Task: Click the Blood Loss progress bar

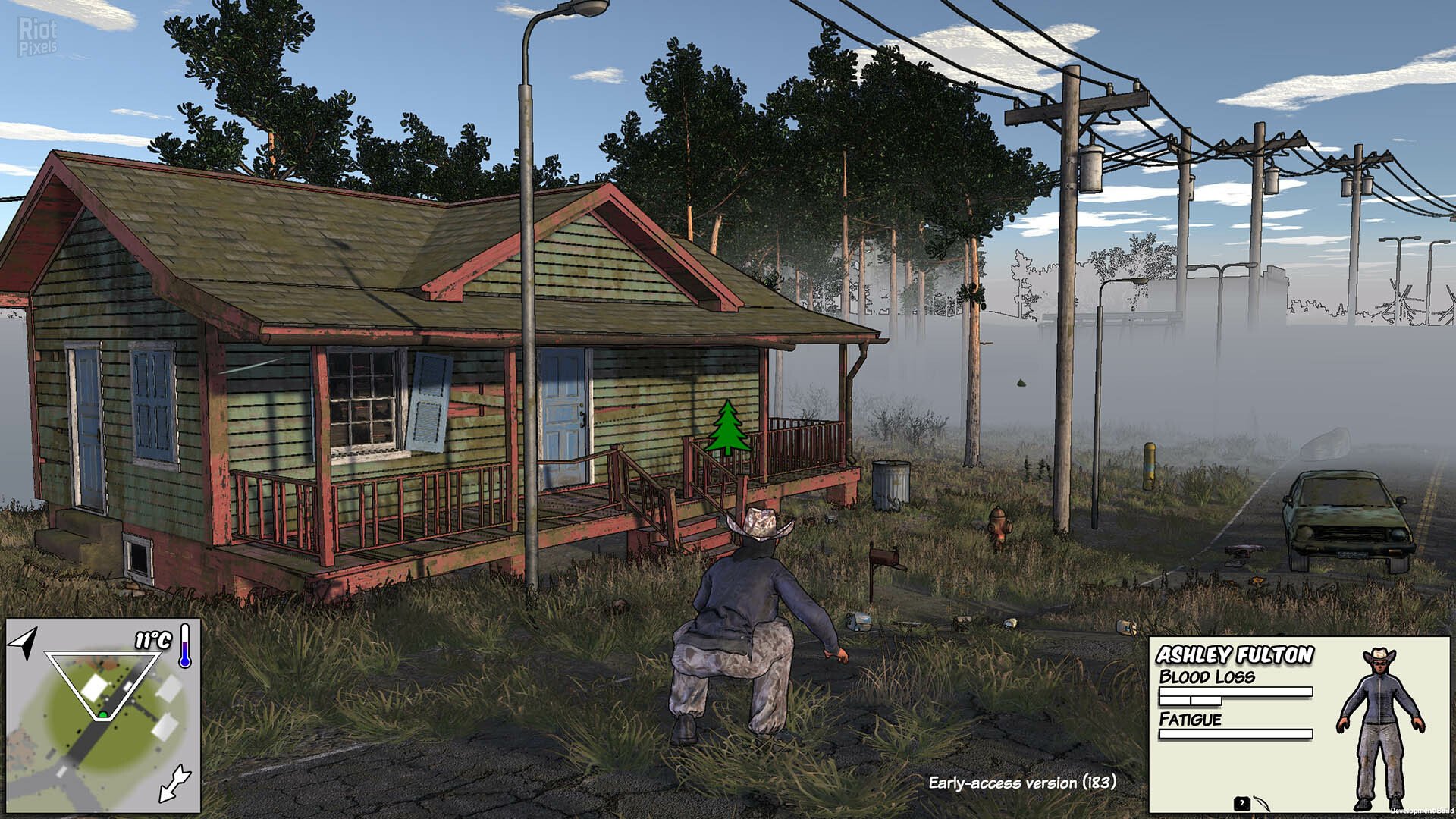Action: coord(1236,691)
